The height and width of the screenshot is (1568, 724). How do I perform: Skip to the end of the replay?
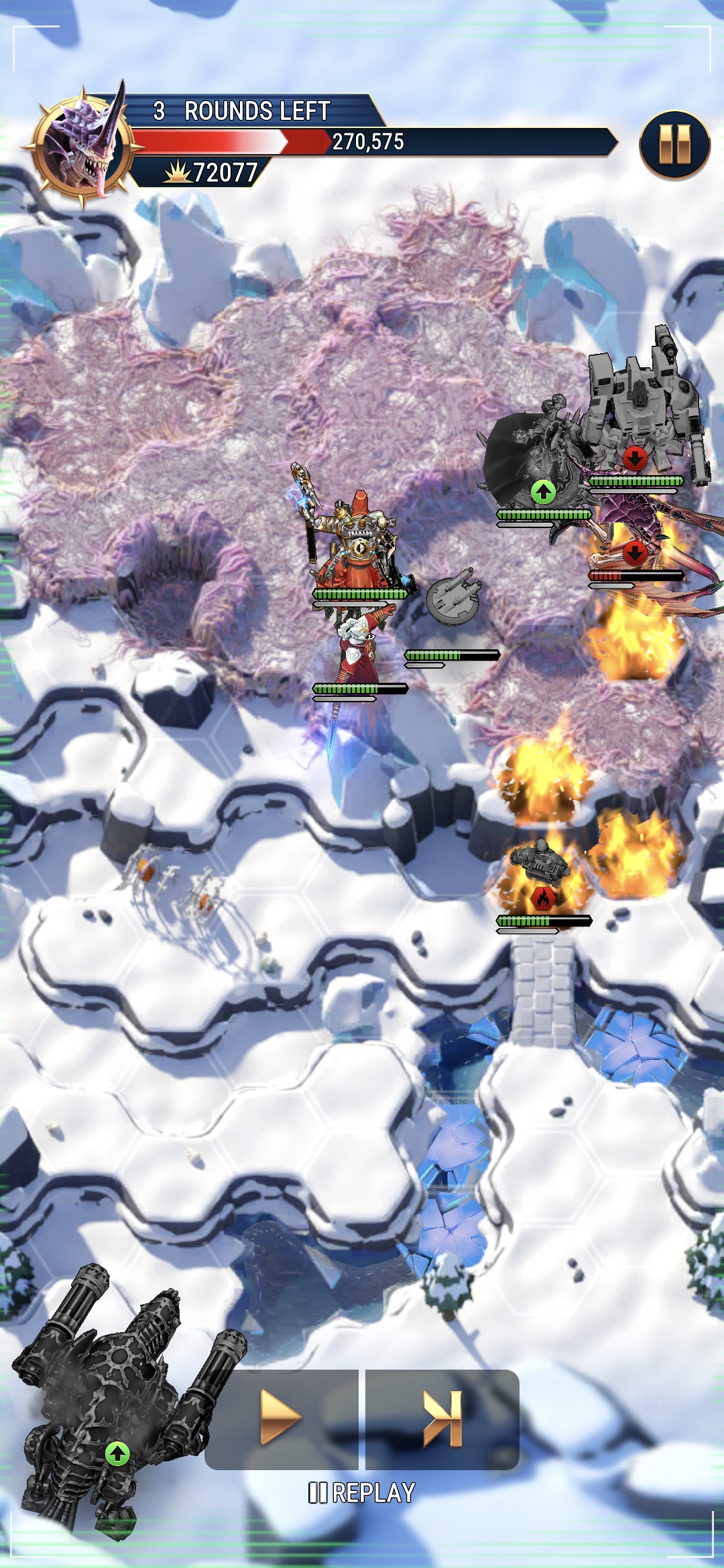442,1418
